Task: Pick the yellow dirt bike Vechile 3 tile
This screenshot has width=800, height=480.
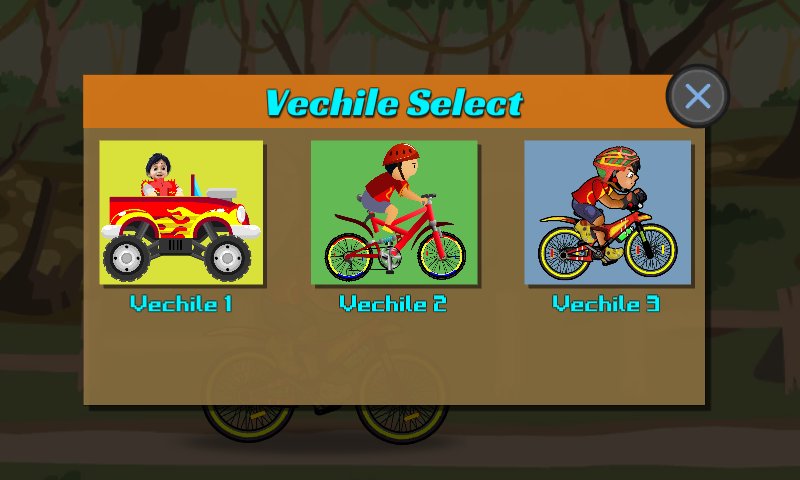Action: tap(607, 212)
